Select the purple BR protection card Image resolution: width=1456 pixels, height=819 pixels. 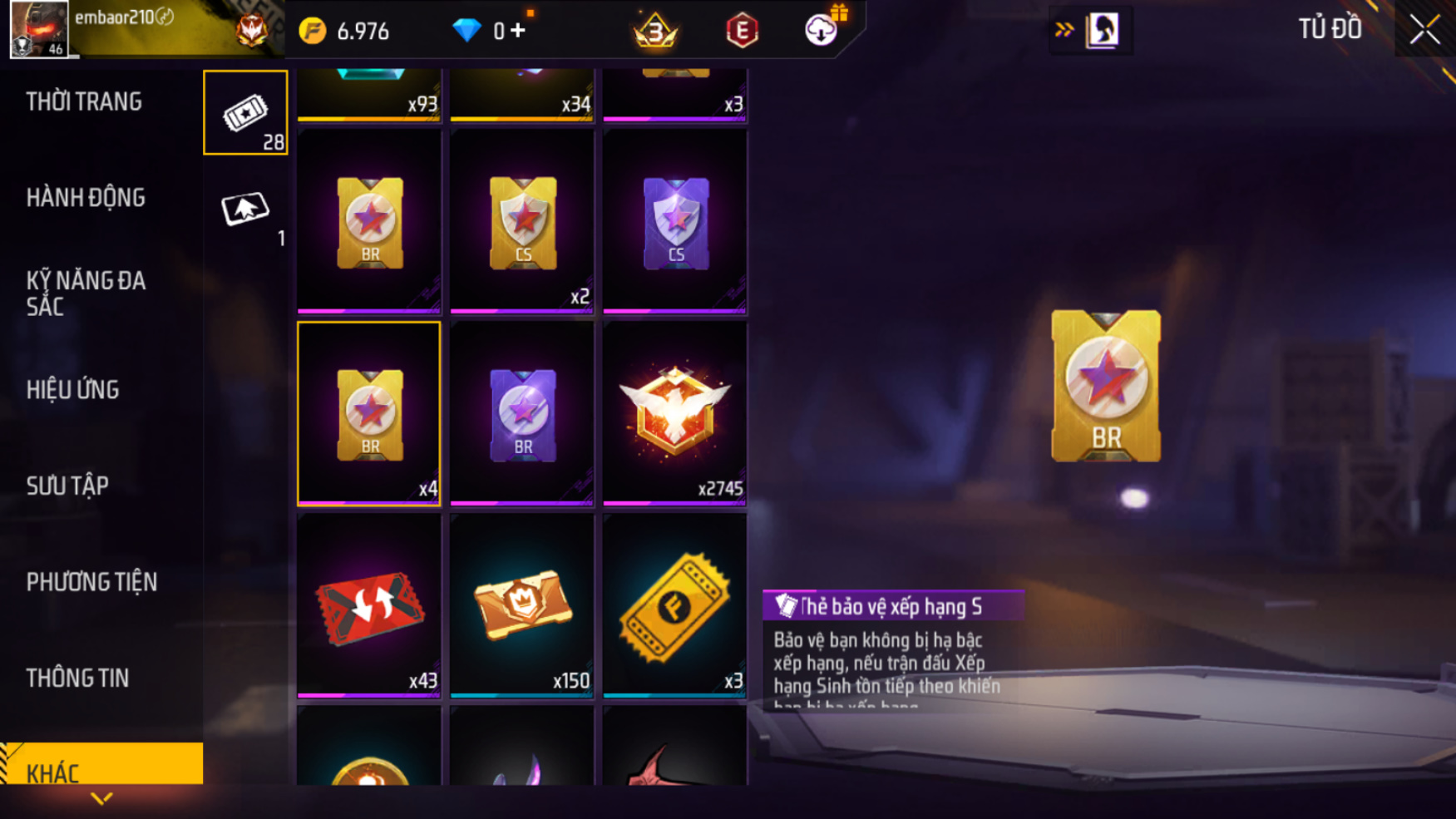(522, 414)
